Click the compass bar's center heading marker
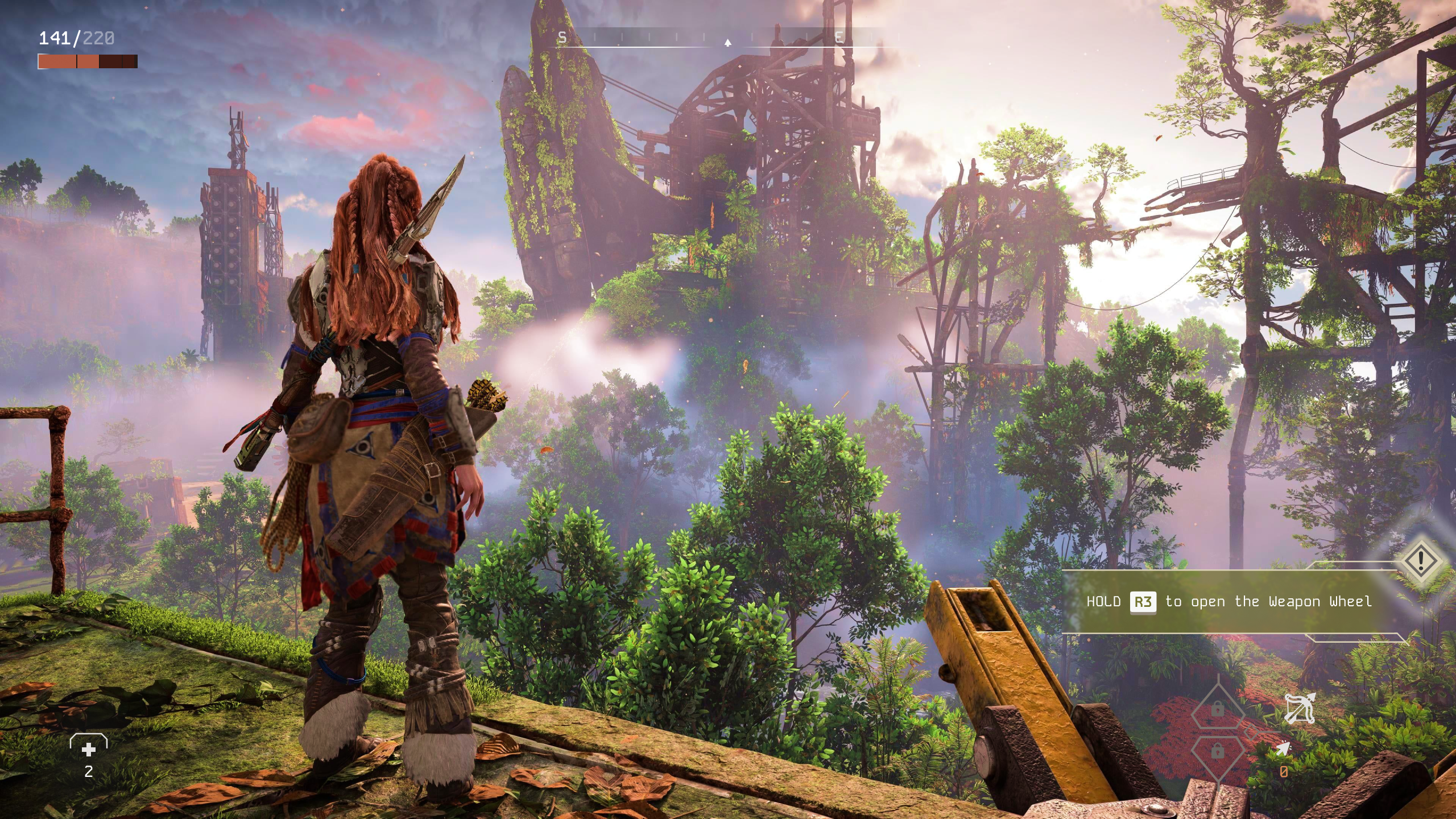Viewport: 1456px width, 819px height. (727, 42)
